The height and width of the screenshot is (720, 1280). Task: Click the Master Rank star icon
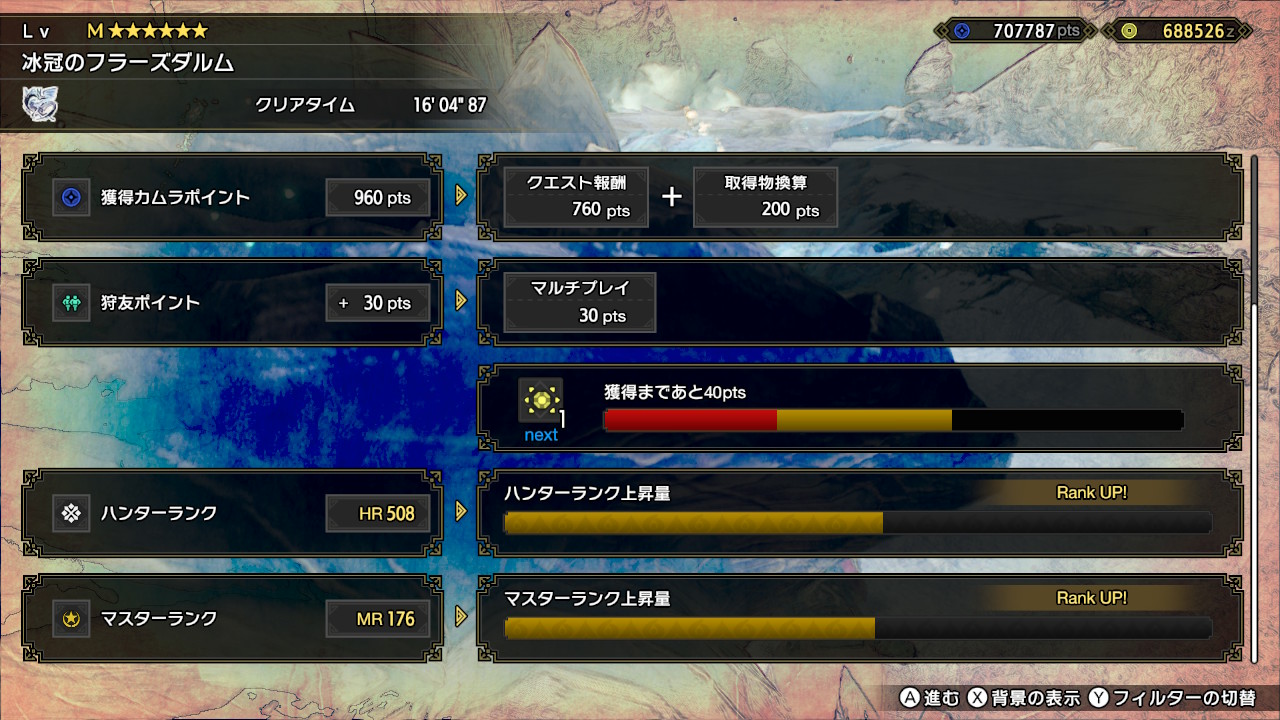point(70,619)
